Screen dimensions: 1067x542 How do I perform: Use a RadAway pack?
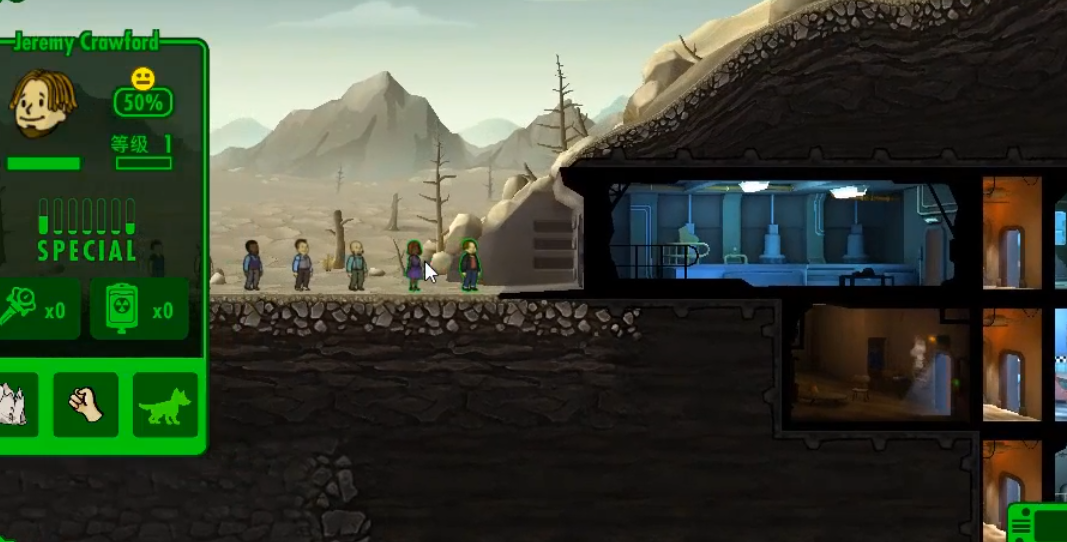coord(139,309)
